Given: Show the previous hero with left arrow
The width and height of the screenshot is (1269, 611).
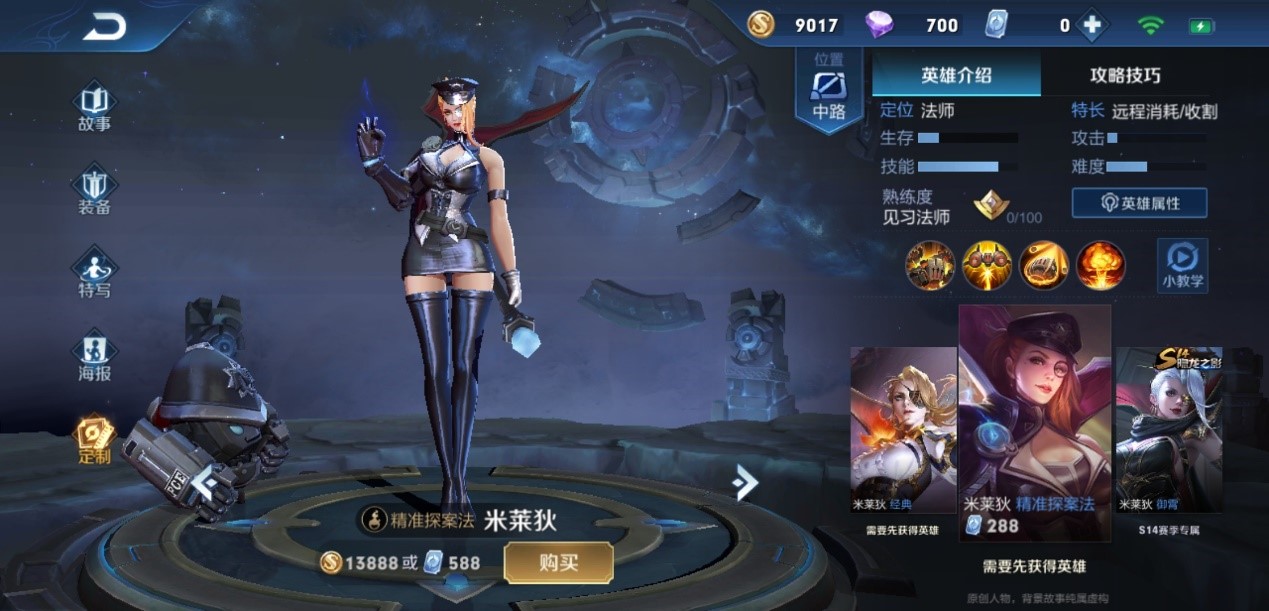Looking at the screenshot, I should pos(206,483).
